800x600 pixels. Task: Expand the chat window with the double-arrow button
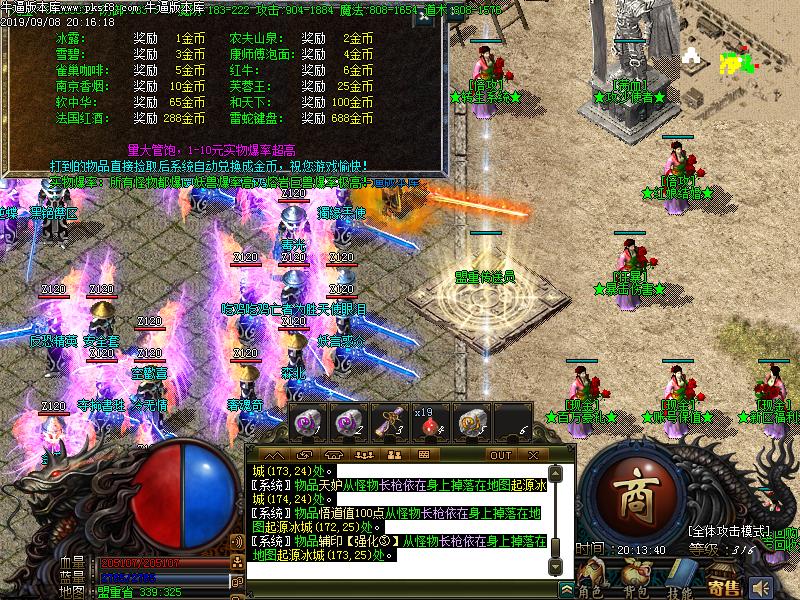[566, 588]
